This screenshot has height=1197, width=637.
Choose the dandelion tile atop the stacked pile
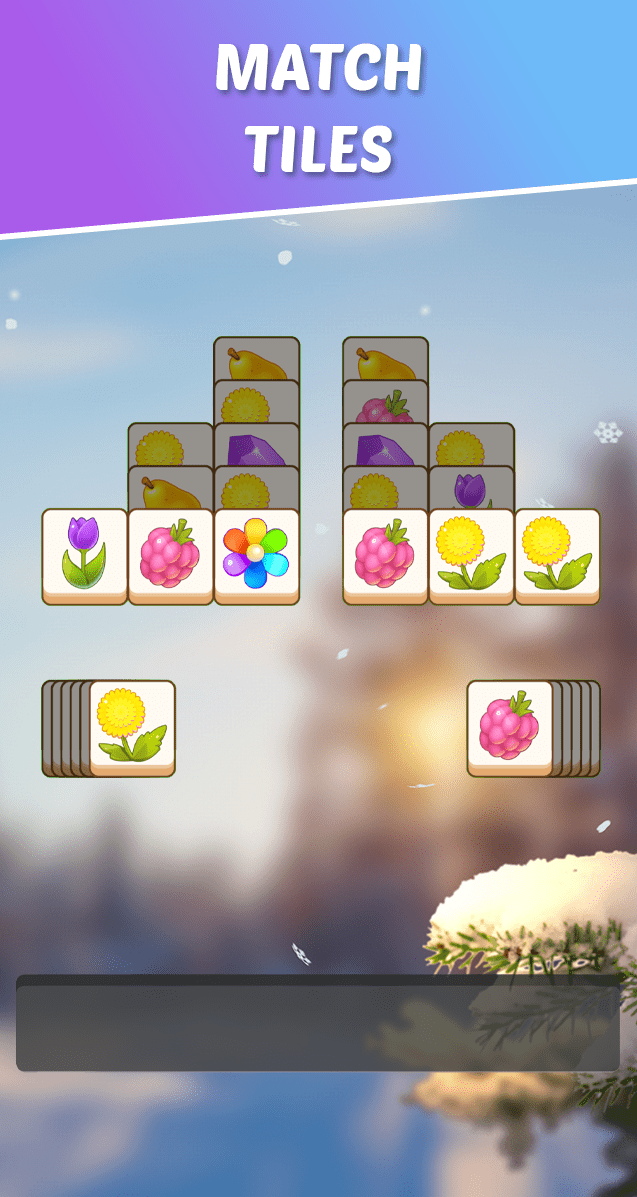pyautogui.click(x=132, y=727)
